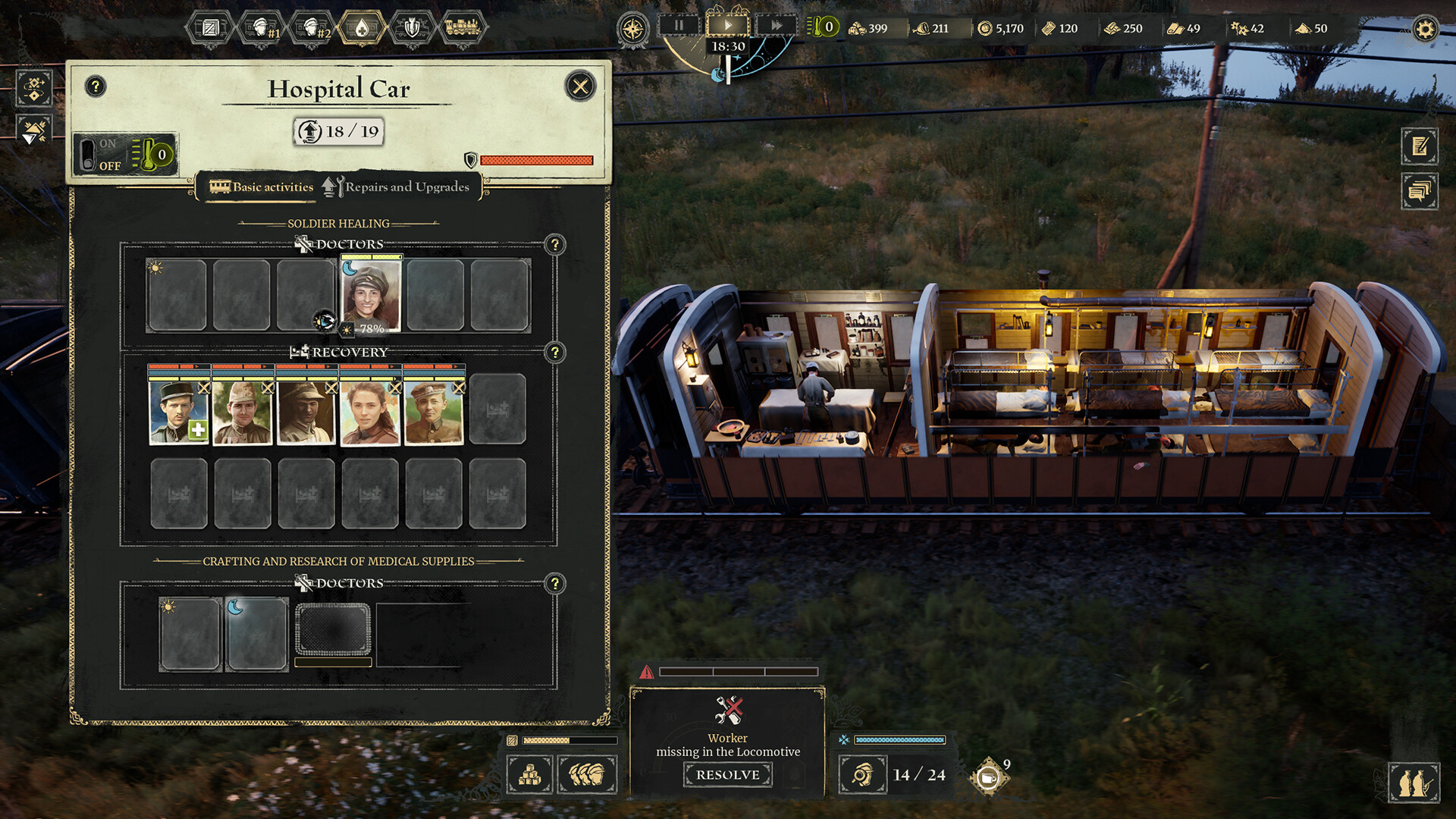Click RESOLVE for missing Locomotive worker
1456x819 pixels.
727,774
